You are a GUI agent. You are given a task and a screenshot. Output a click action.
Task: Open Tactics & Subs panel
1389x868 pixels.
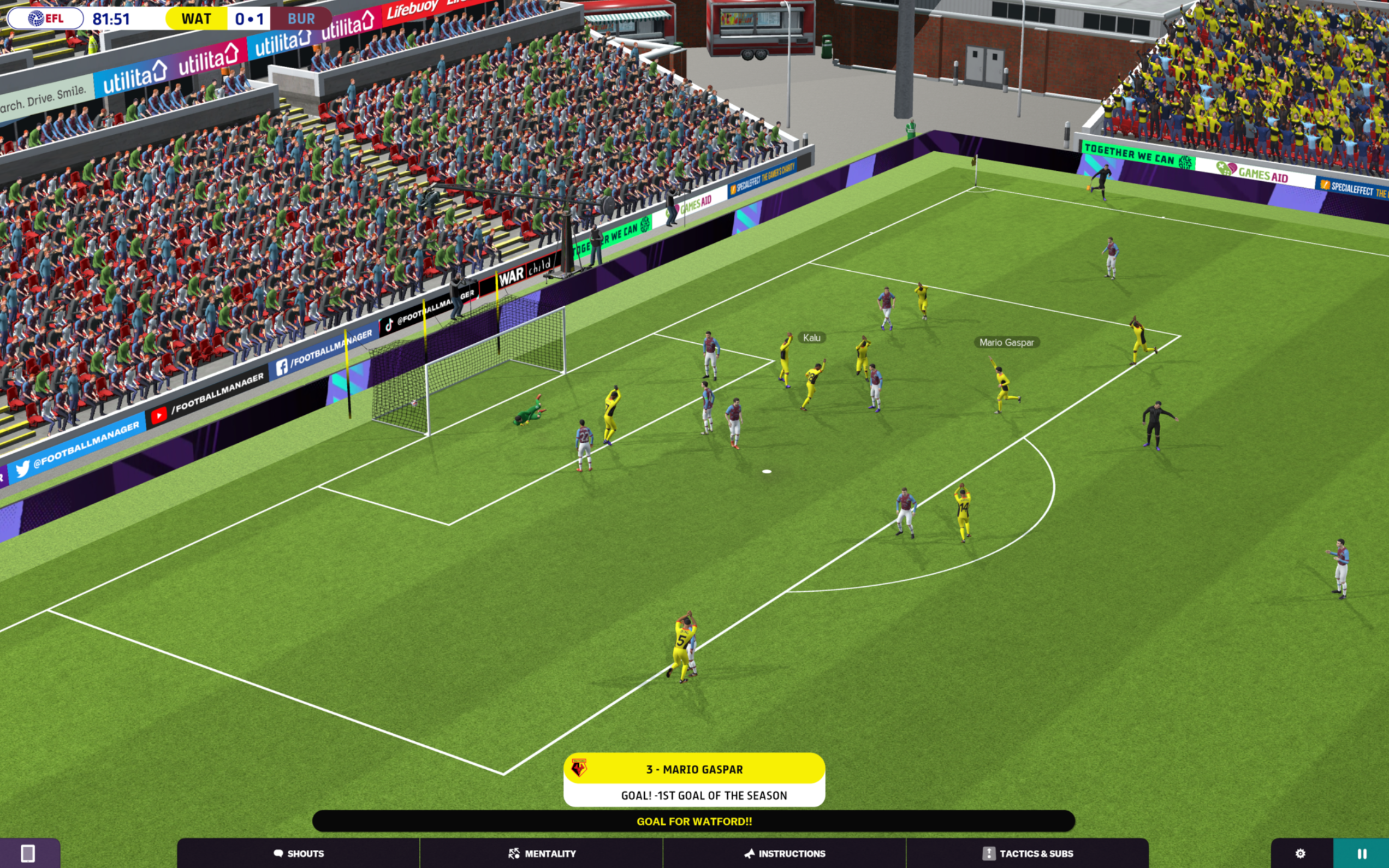pyautogui.click(x=1028, y=854)
